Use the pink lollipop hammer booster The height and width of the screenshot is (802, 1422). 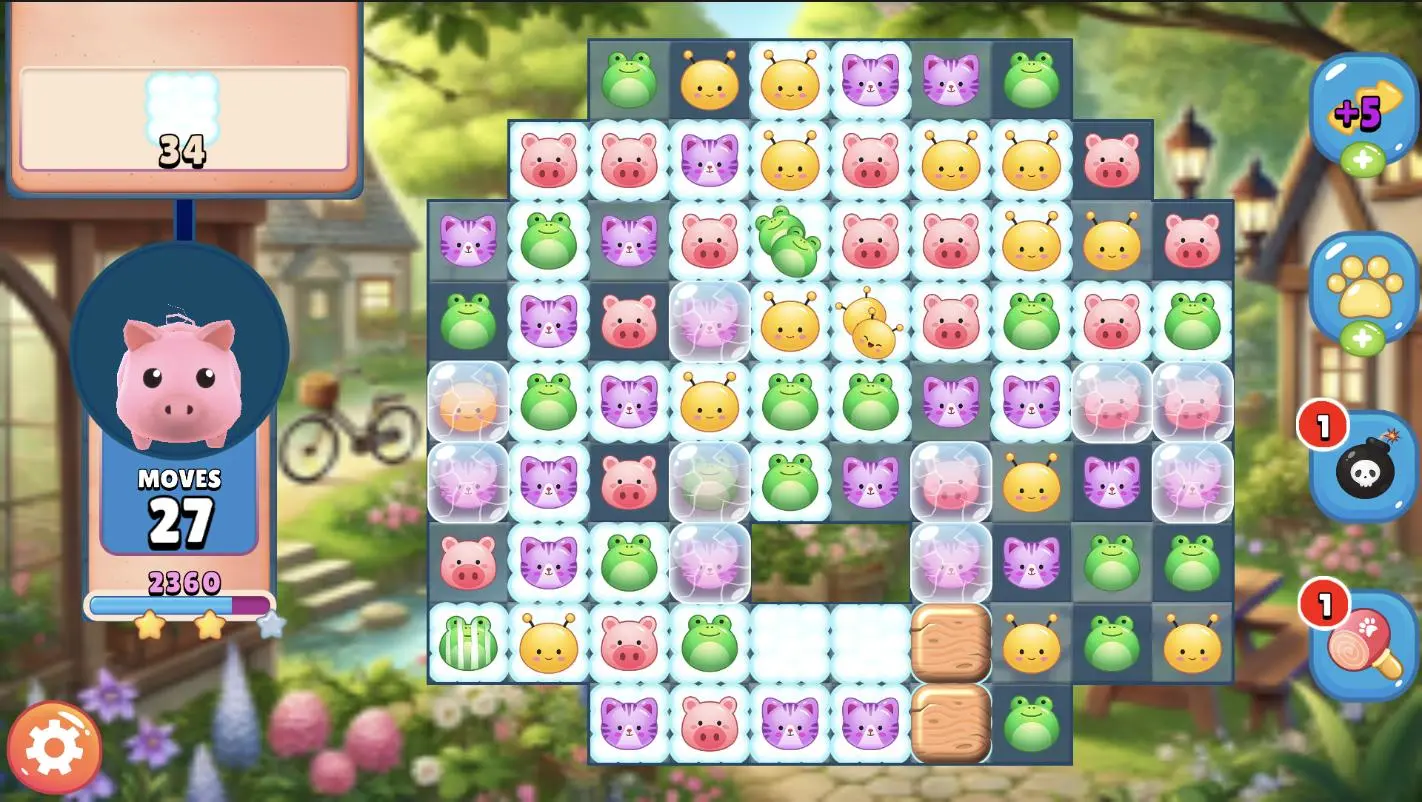[x=1362, y=645]
